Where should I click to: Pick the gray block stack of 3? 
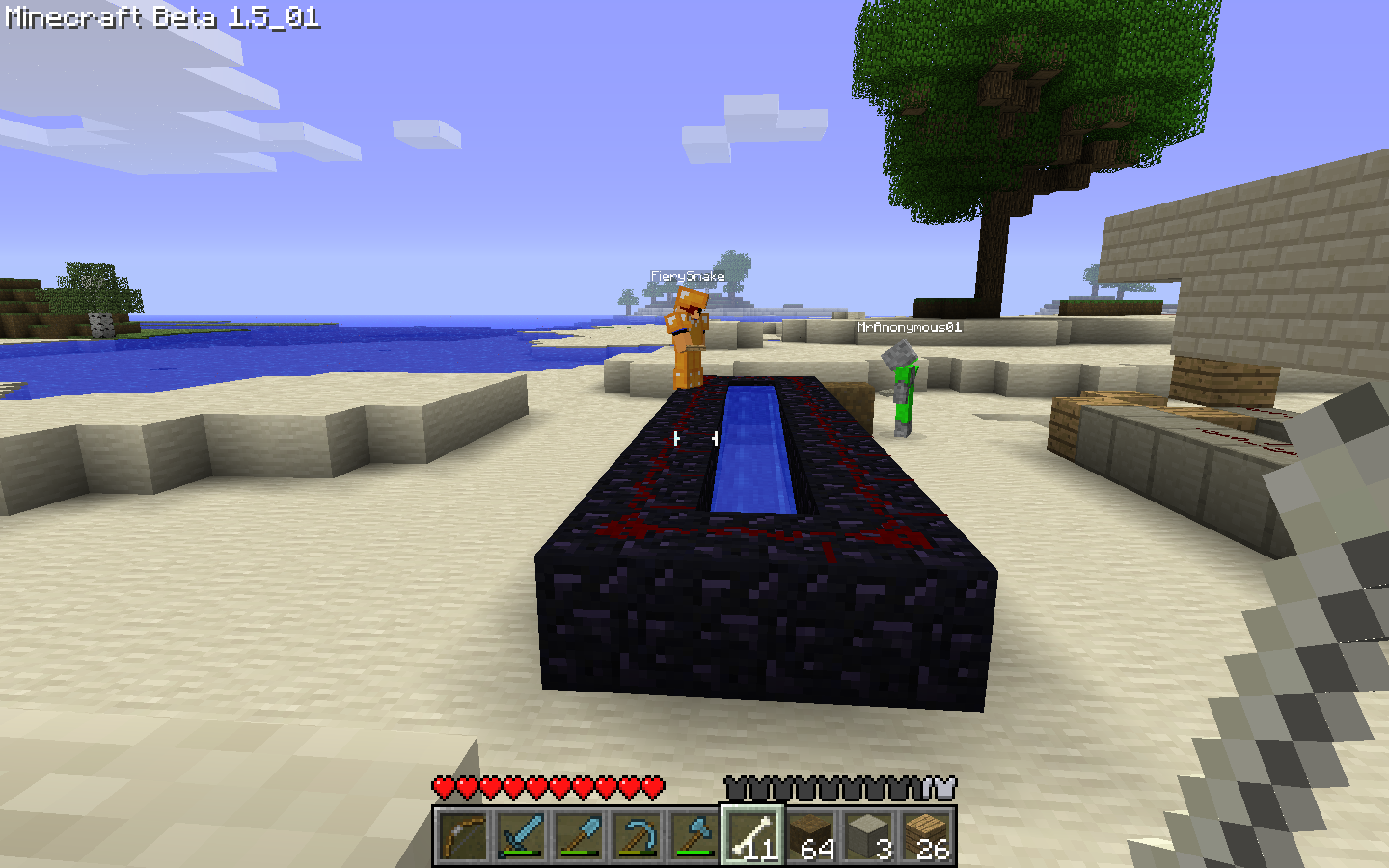click(x=868, y=836)
